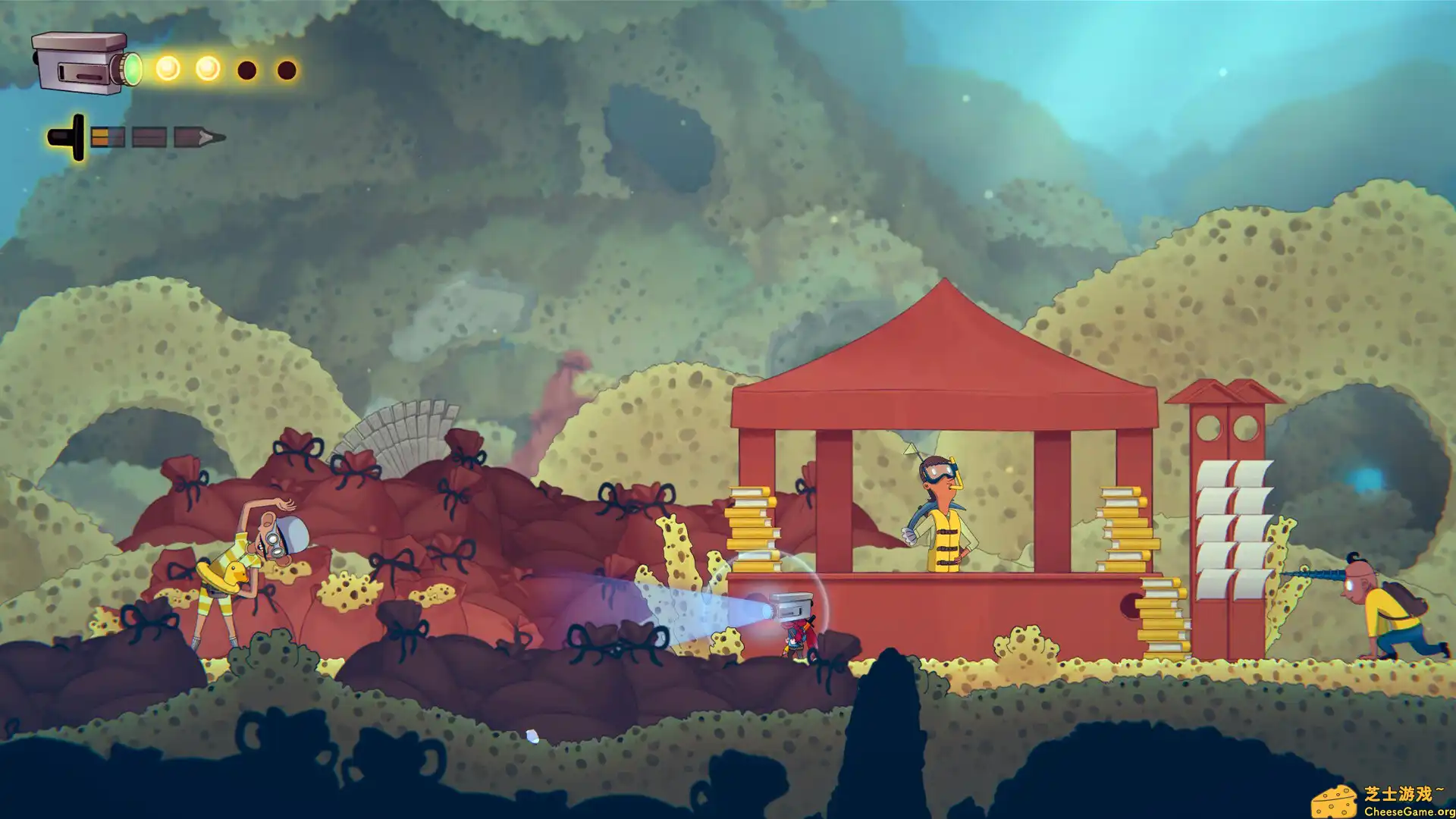Viewport: 1456px width, 819px height.
Task: Select the cheese logo watermark
Action: 1335,802
